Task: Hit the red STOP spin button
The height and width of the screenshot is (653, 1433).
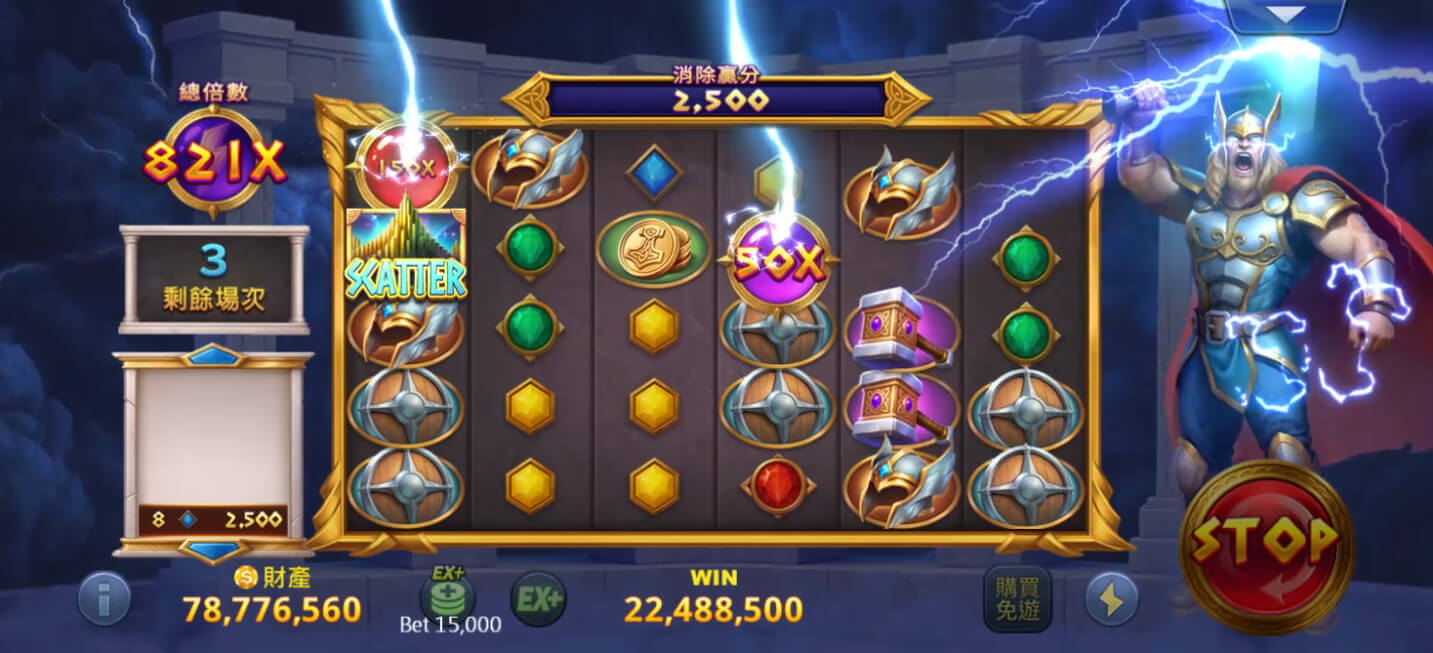Action: 1266,544
